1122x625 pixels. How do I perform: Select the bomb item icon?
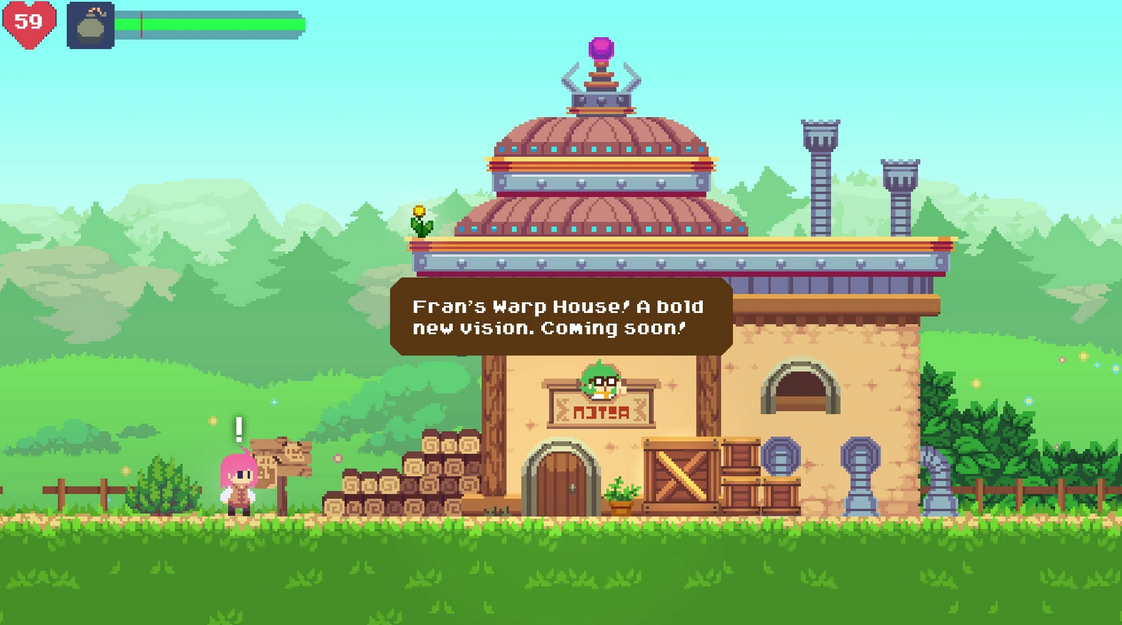pos(90,25)
